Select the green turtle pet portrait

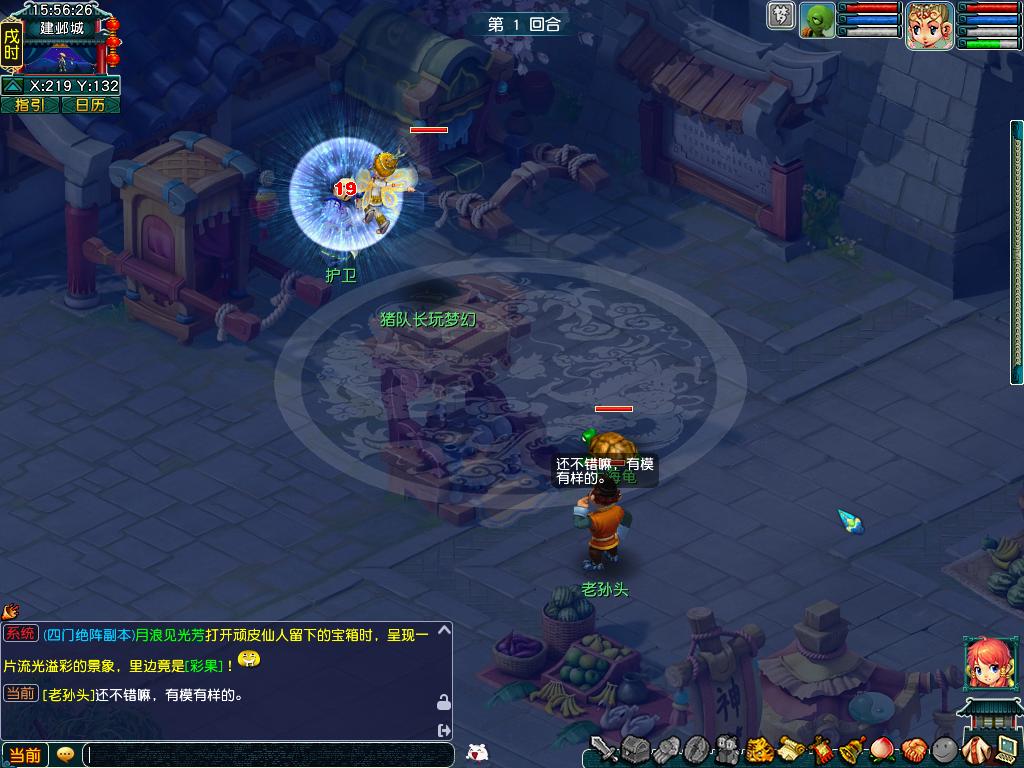pos(817,20)
